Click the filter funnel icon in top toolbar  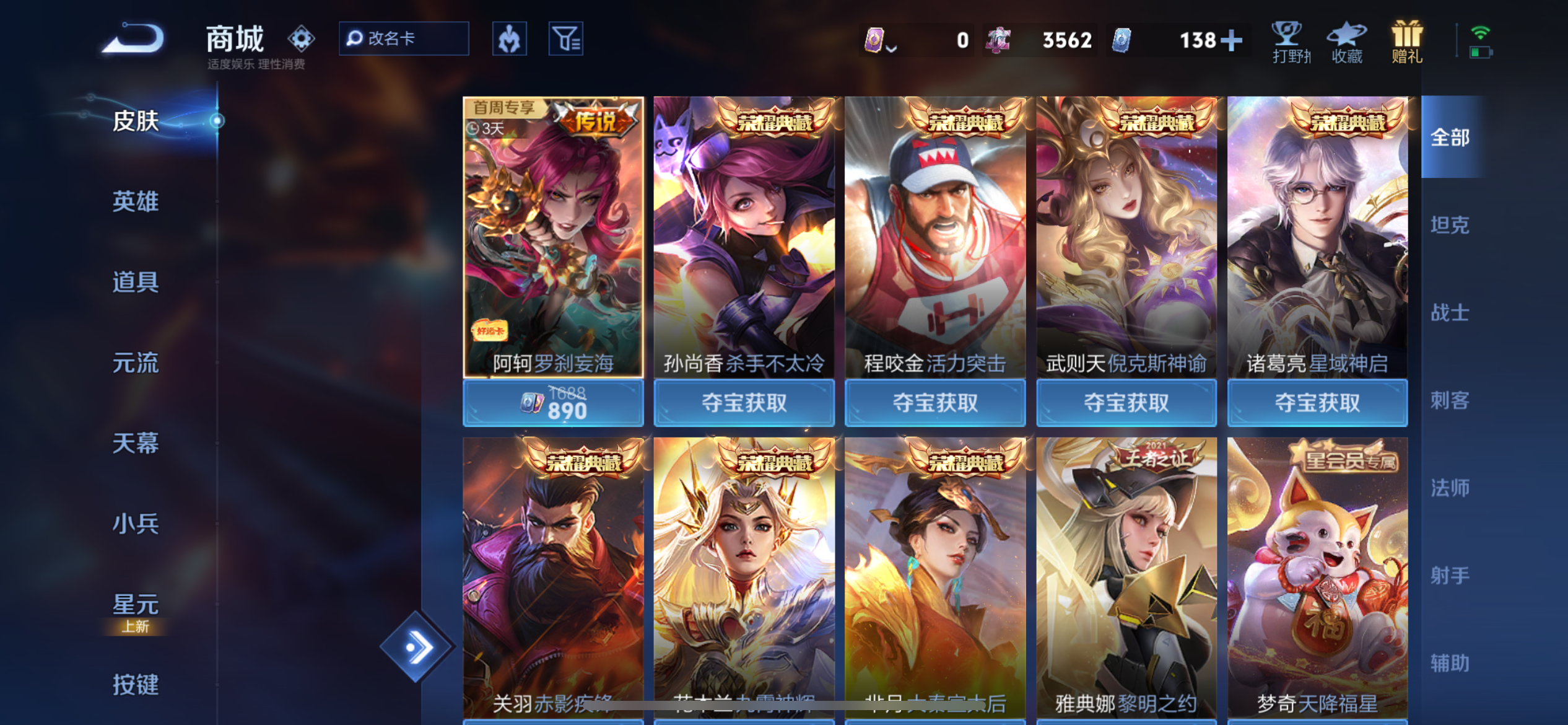[566, 38]
